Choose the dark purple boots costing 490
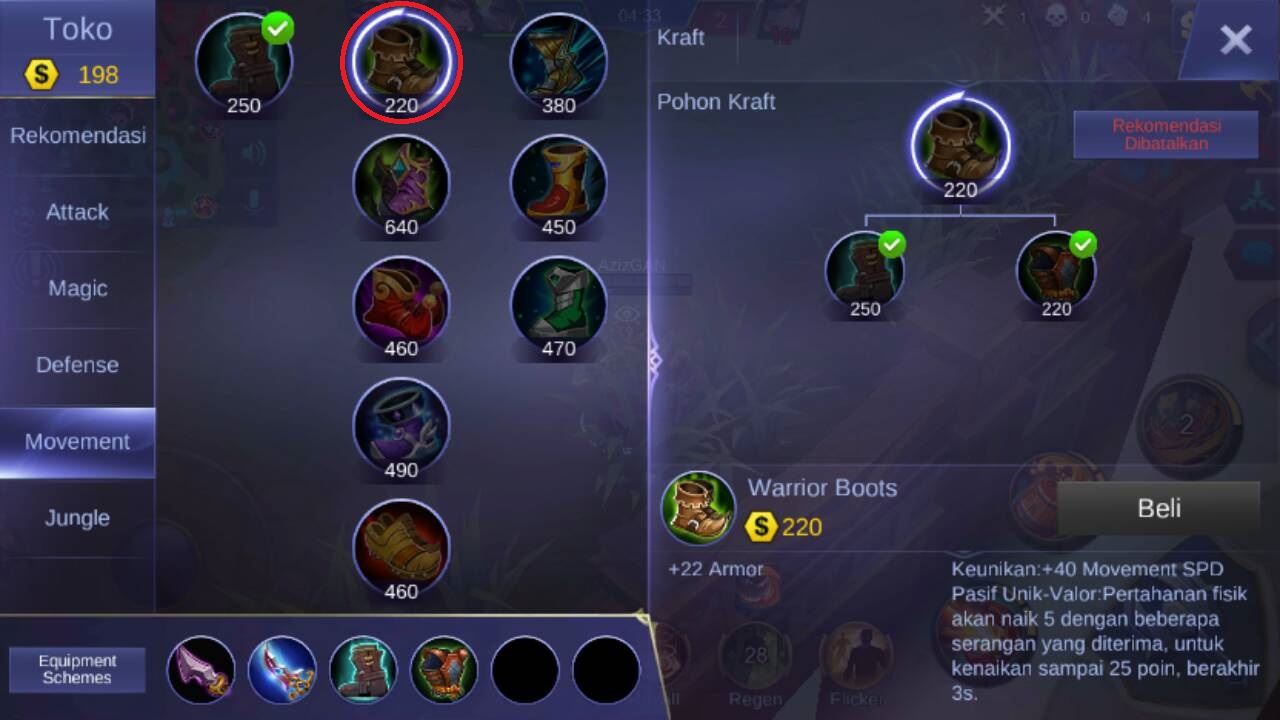The width and height of the screenshot is (1280, 720). tap(401, 427)
